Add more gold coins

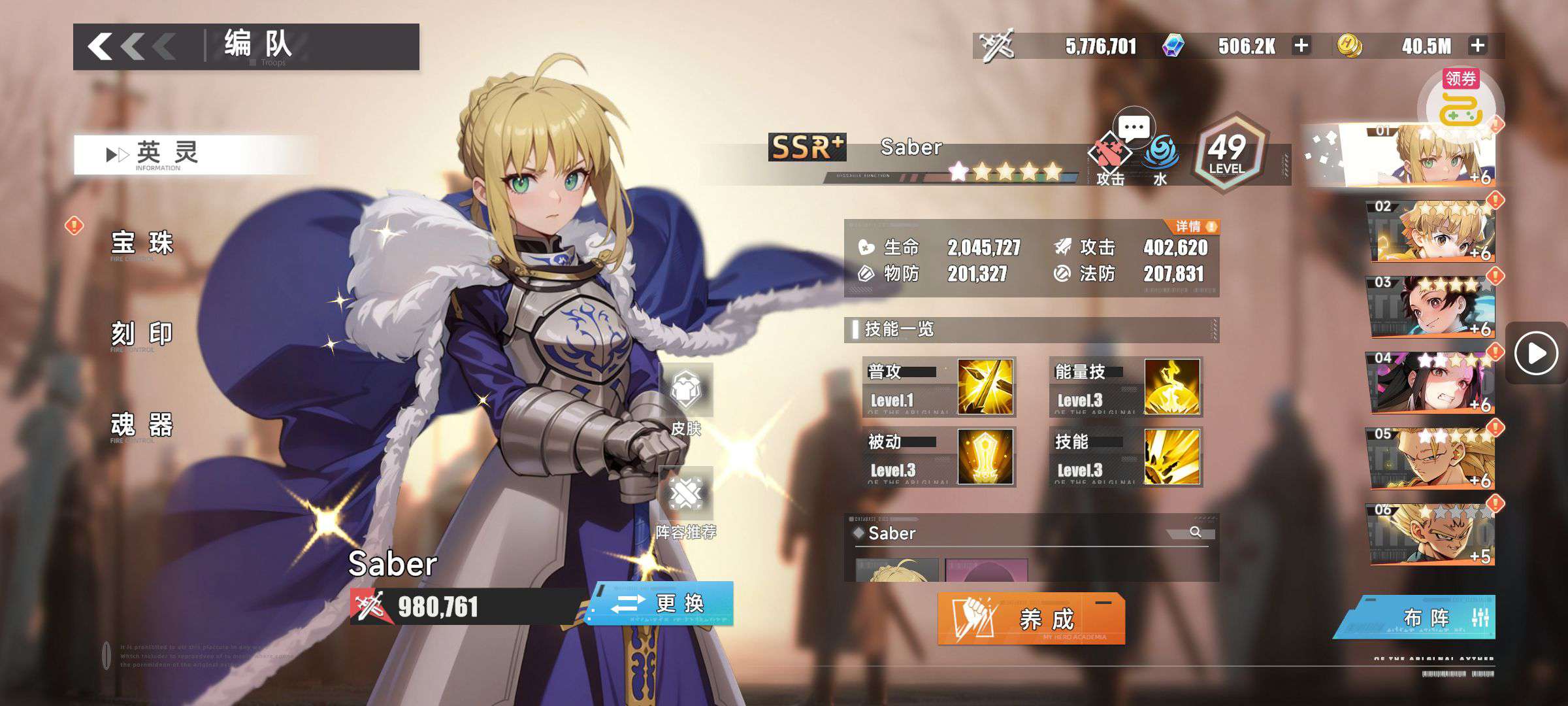1478,46
